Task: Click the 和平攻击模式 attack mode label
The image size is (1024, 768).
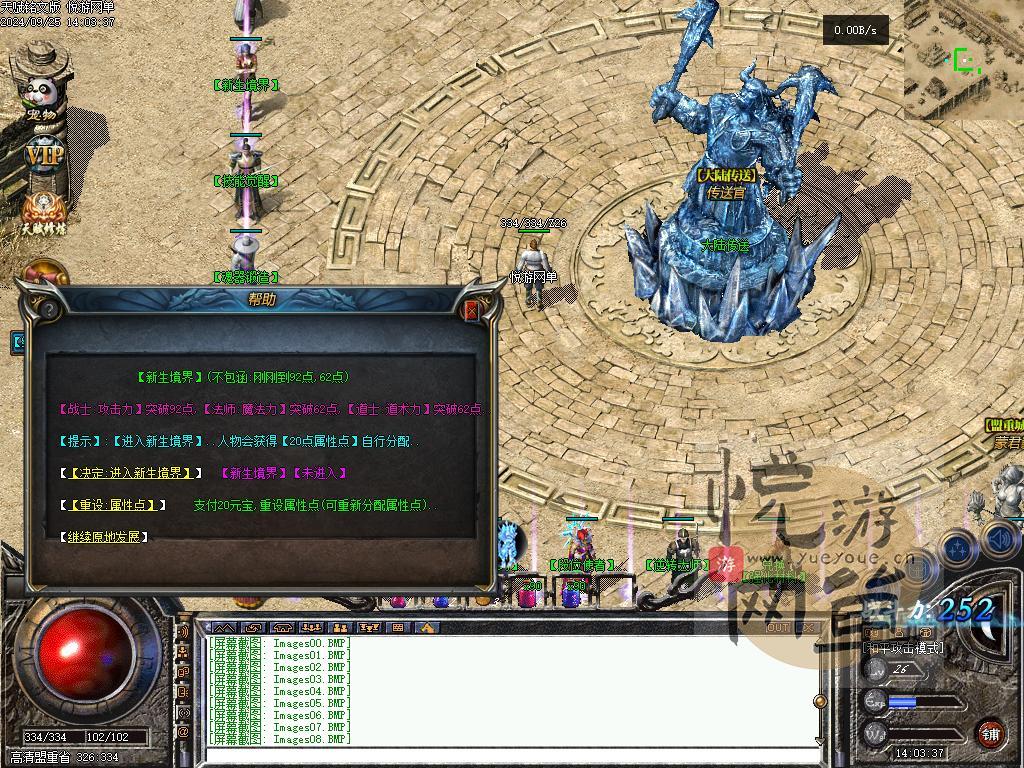Action: click(x=902, y=648)
